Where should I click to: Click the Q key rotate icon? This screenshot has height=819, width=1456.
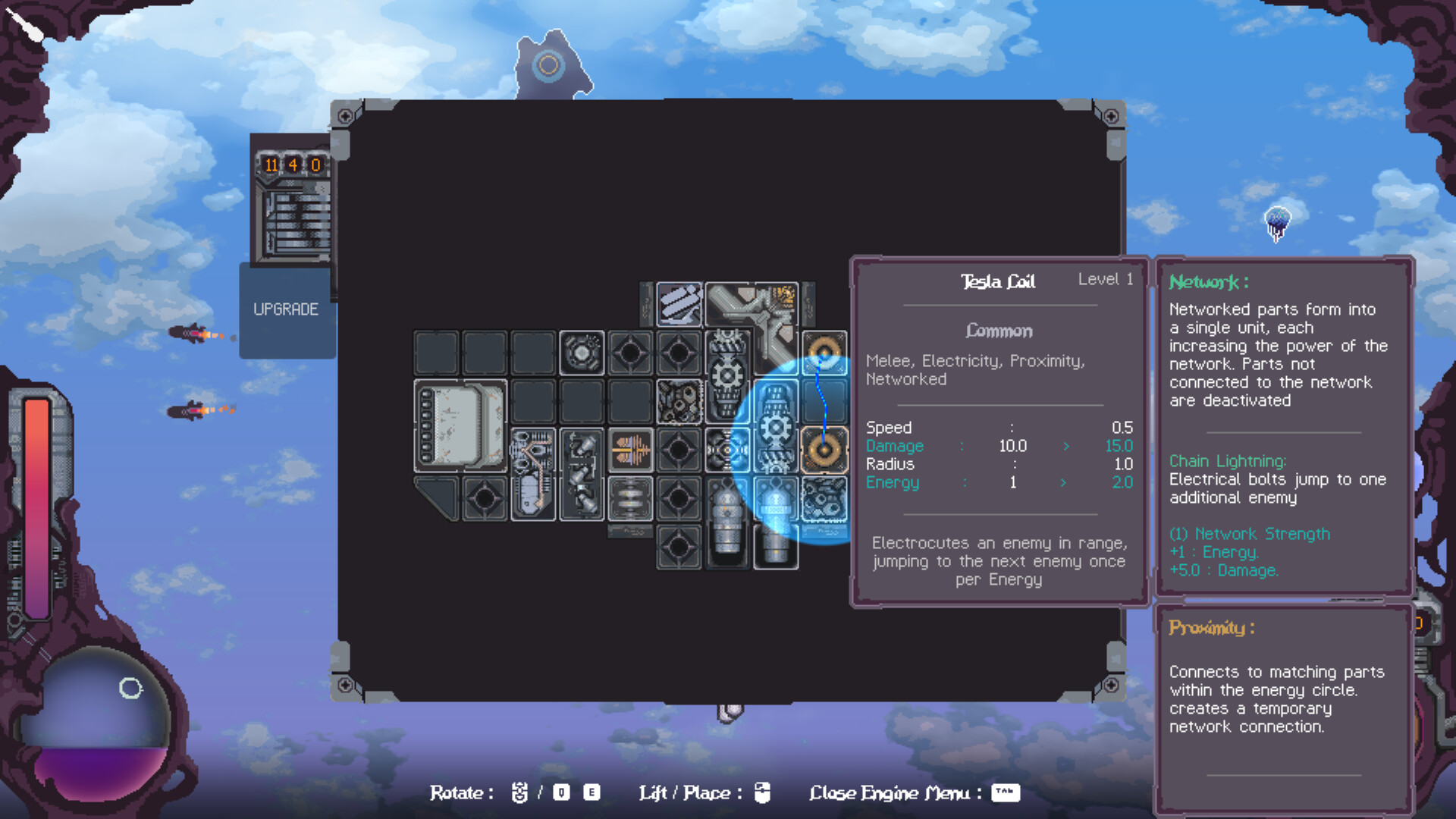coord(560,792)
